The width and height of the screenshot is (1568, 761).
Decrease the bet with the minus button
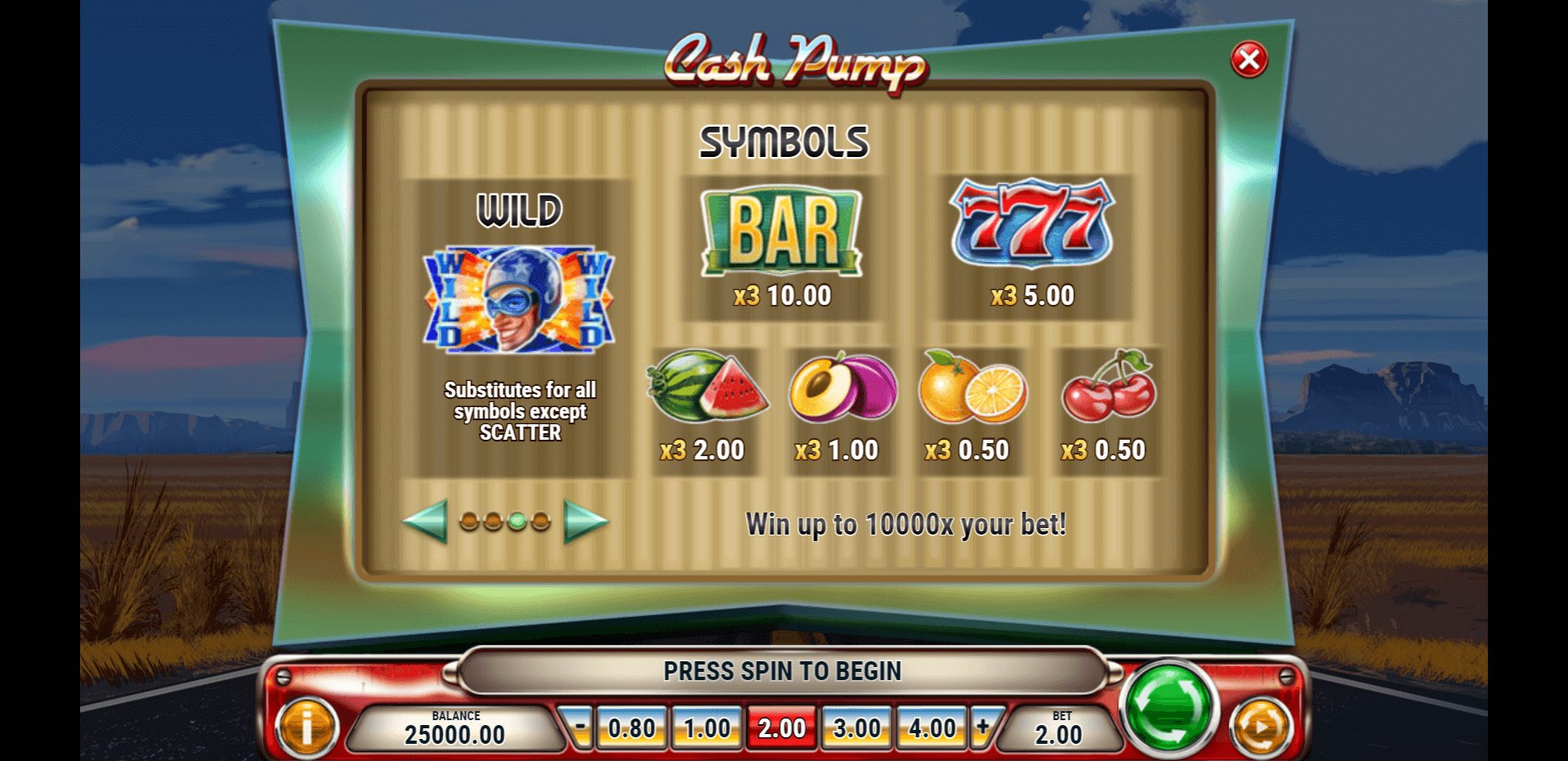[x=580, y=726]
